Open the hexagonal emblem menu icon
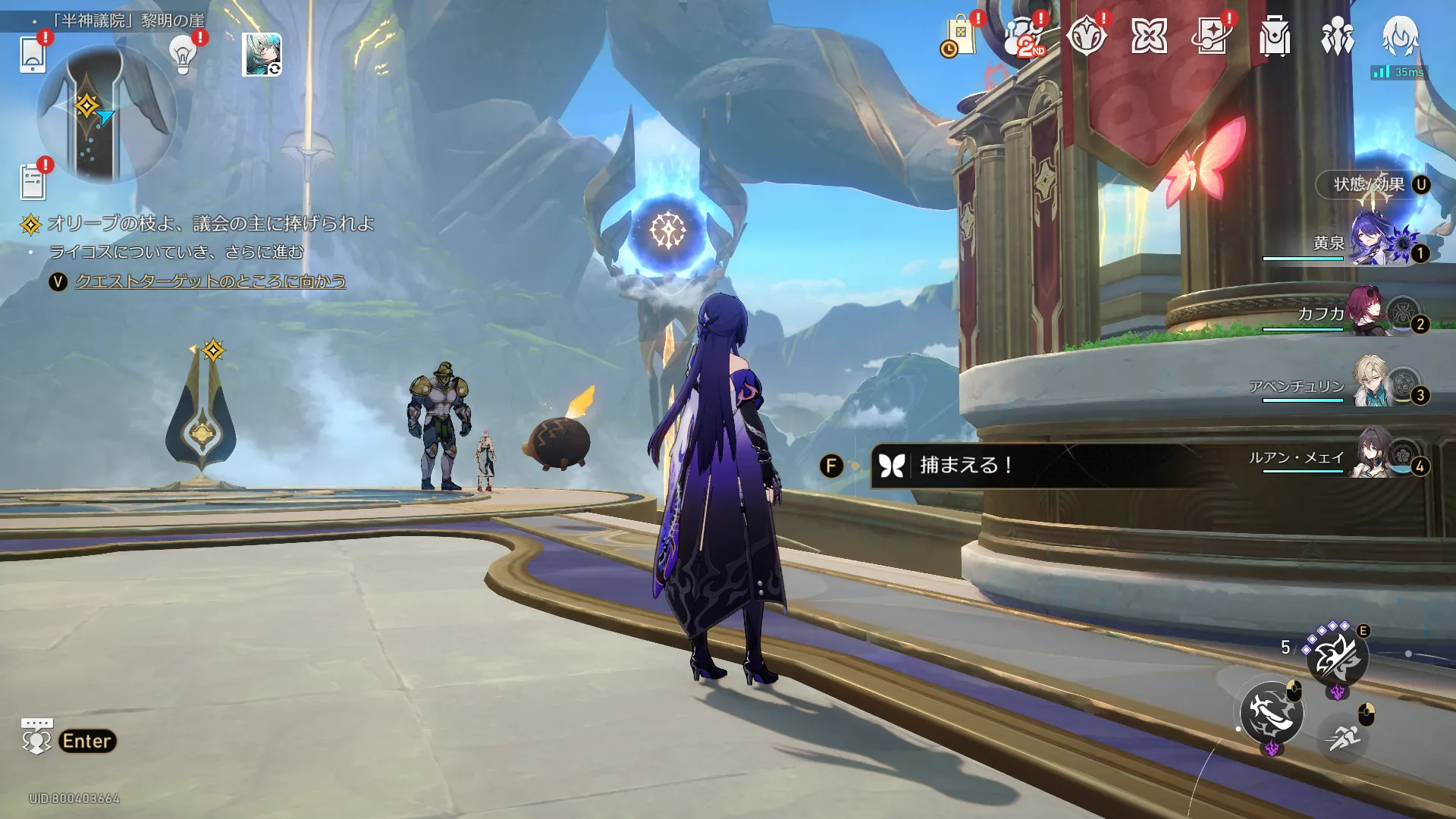This screenshot has width=1456, height=819. [1086, 37]
